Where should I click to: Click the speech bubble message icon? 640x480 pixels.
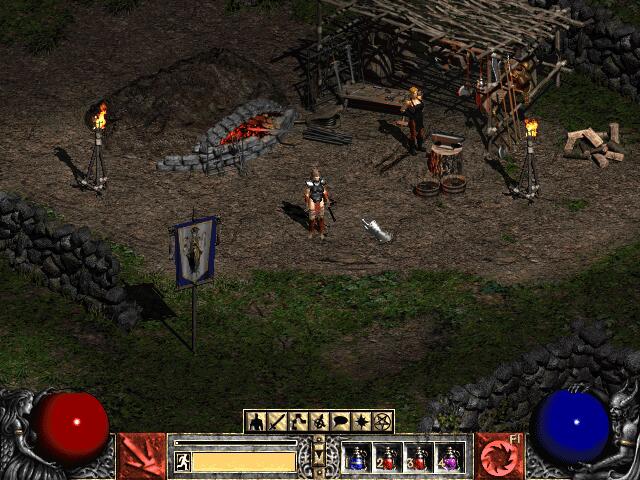point(340,422)
